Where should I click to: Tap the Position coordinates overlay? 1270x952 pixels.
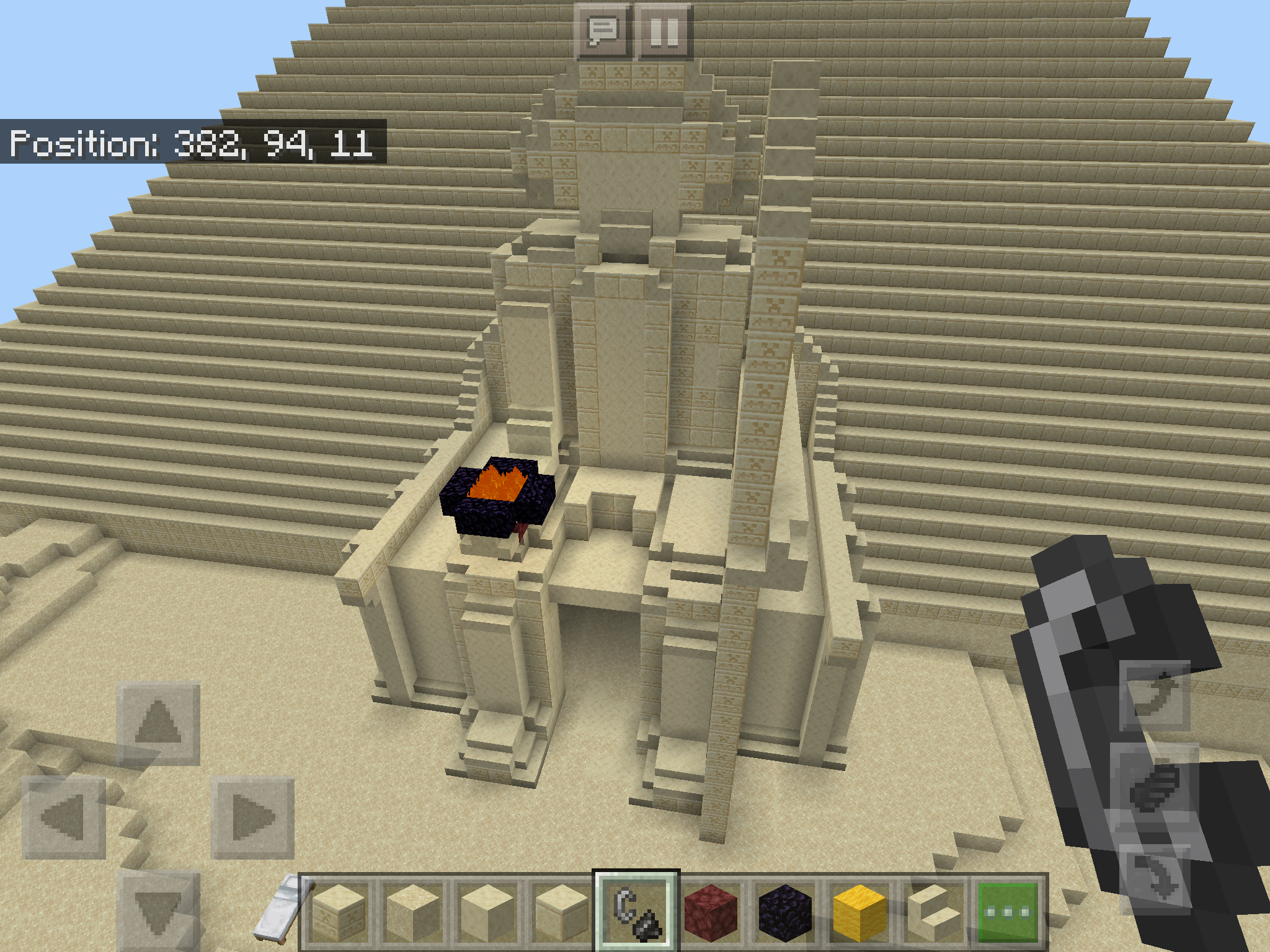186,144
